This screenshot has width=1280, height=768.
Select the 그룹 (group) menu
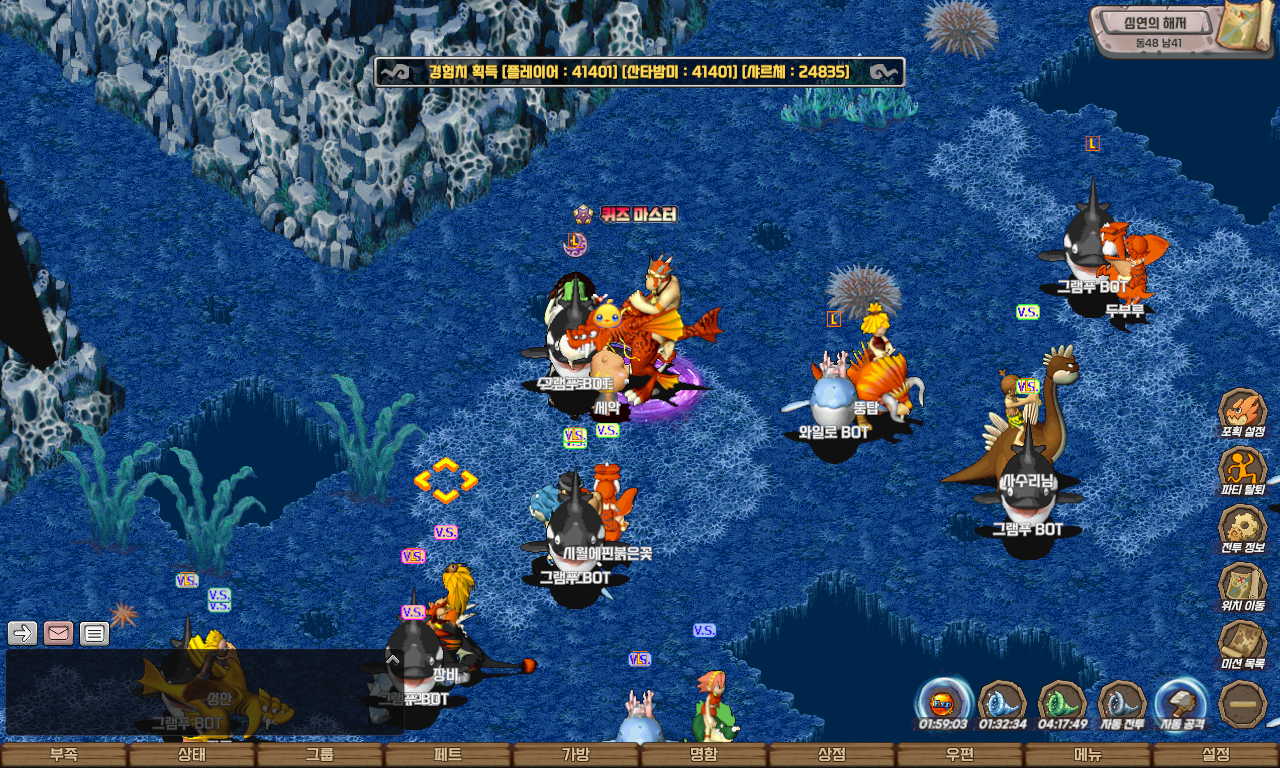(320, 755)
